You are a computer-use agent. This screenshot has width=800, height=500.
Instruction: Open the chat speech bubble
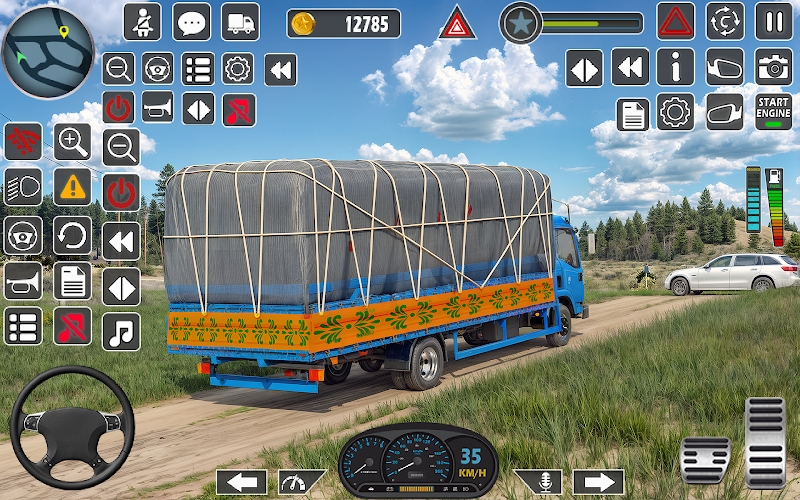[x=191, y=21]
